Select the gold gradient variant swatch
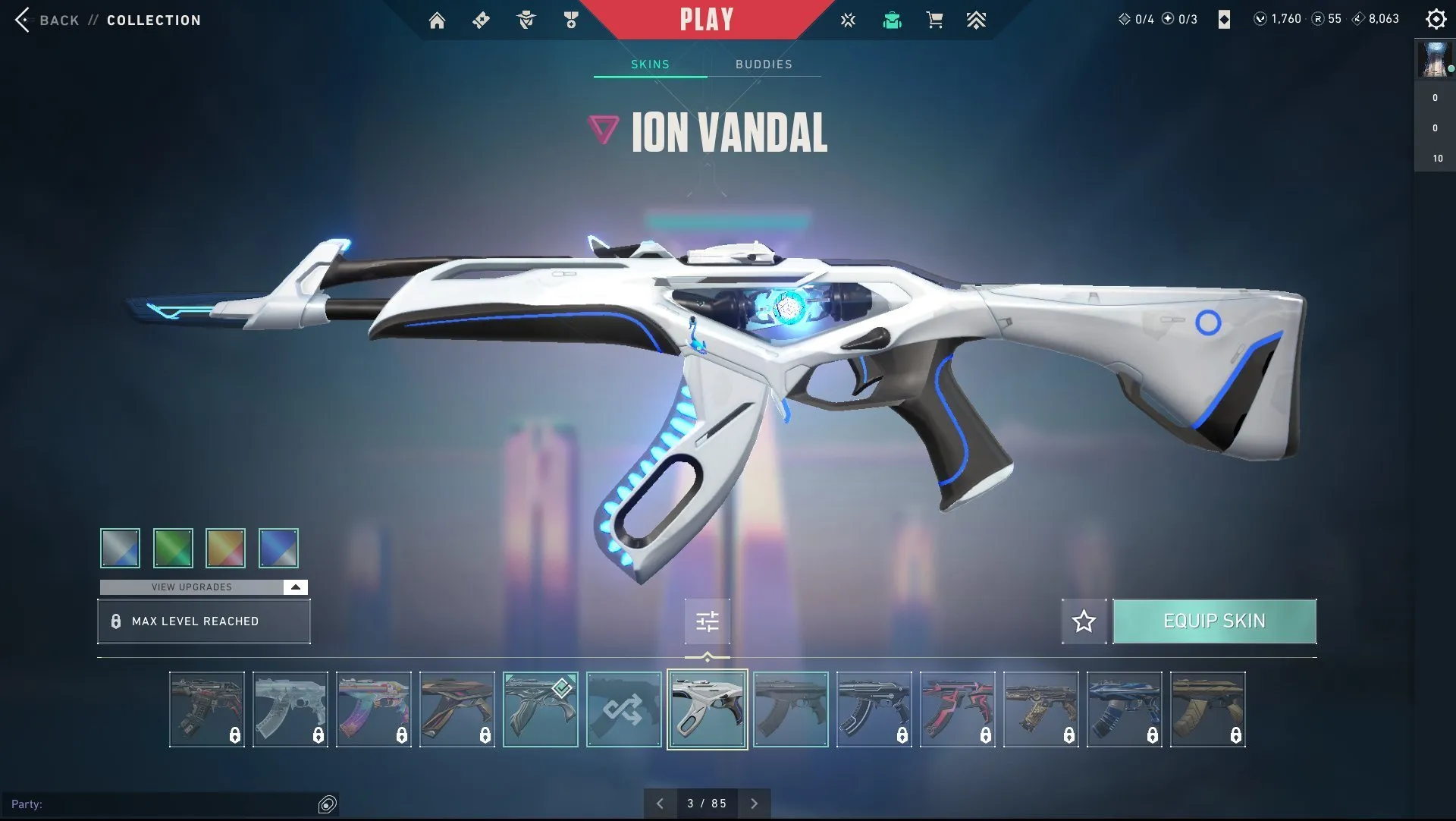The image size is (1456, 821). click(226, 548)
